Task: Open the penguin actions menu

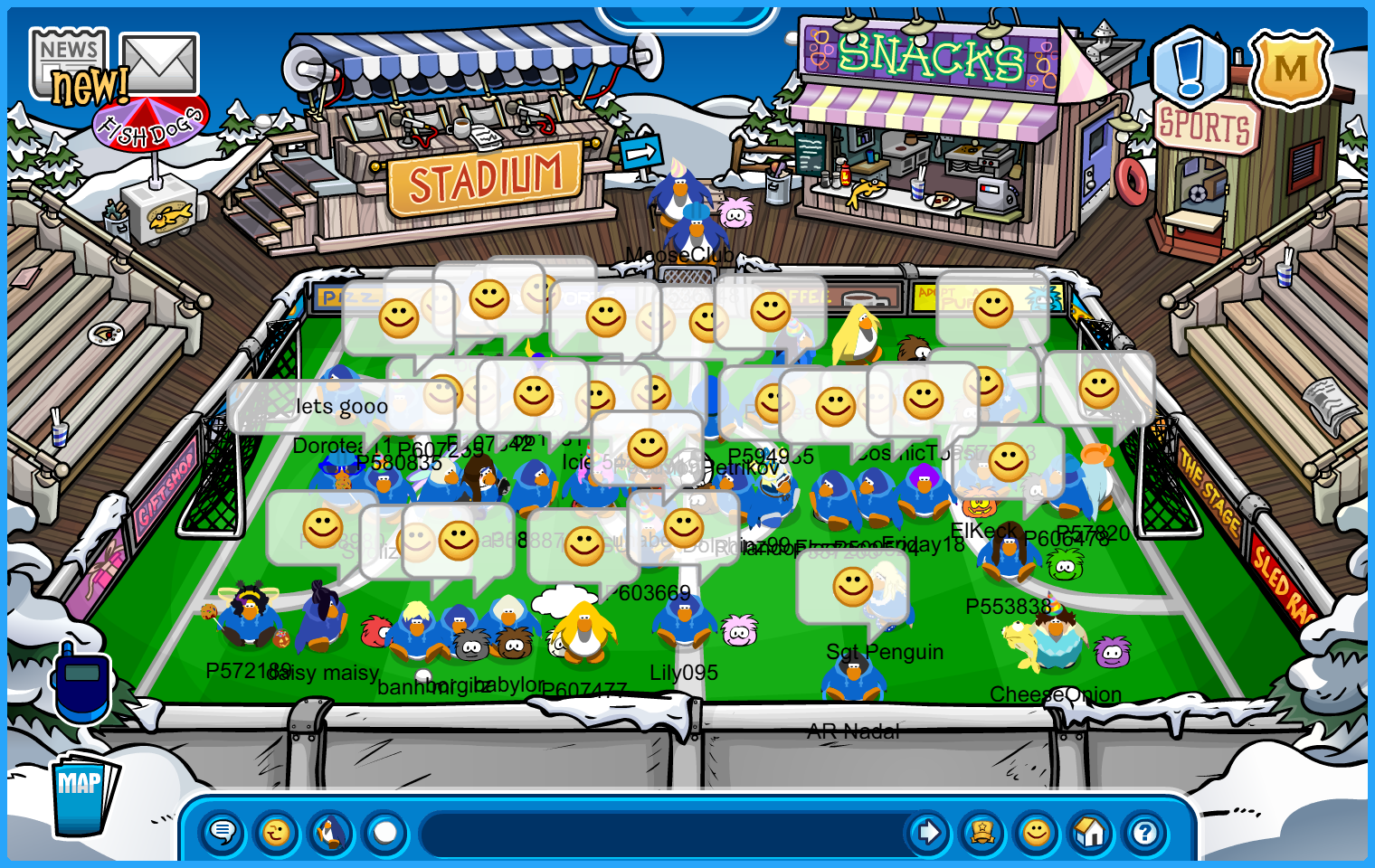Action: [x=331, y=832]
